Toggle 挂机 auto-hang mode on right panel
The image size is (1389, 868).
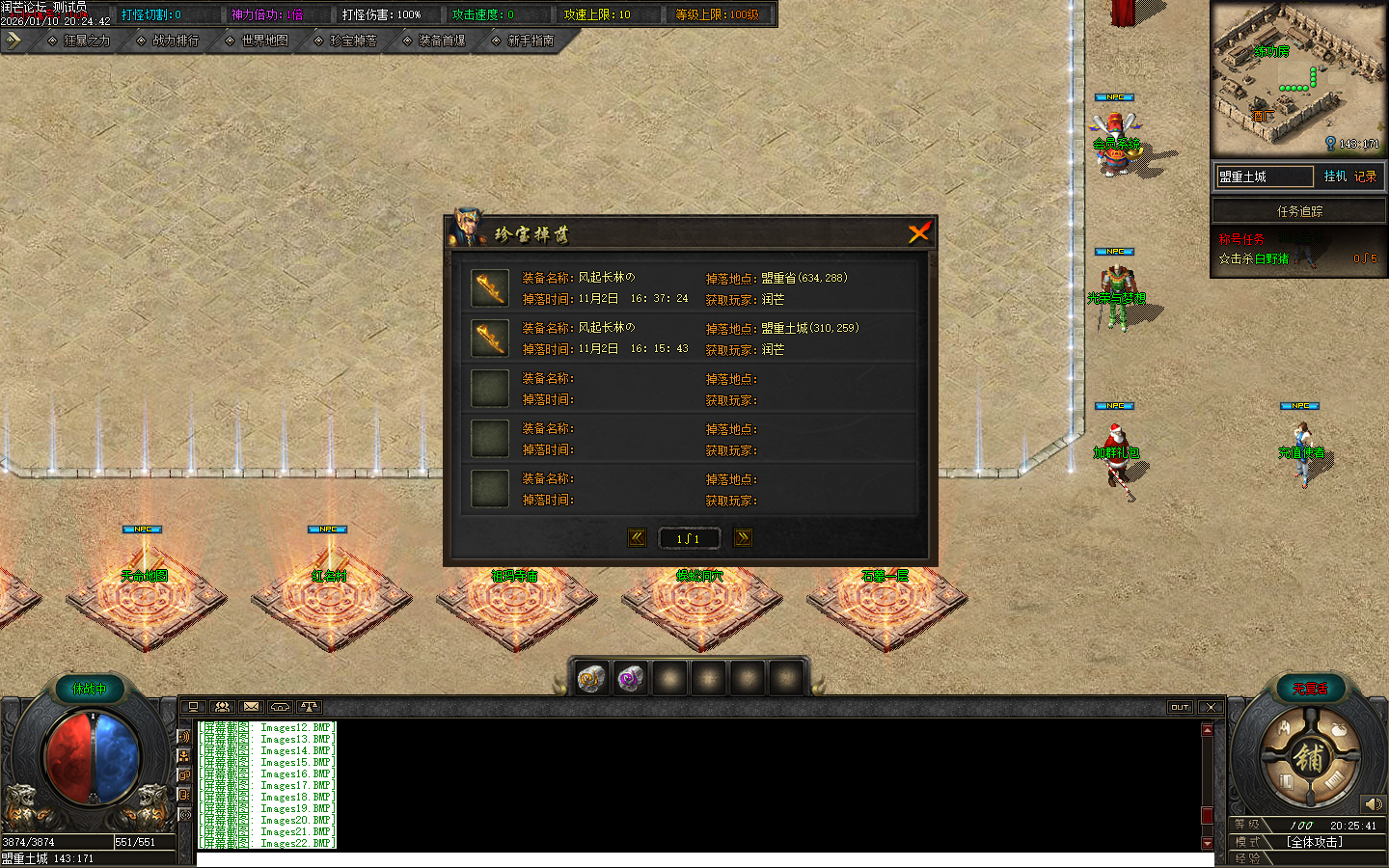(1335, 176)
